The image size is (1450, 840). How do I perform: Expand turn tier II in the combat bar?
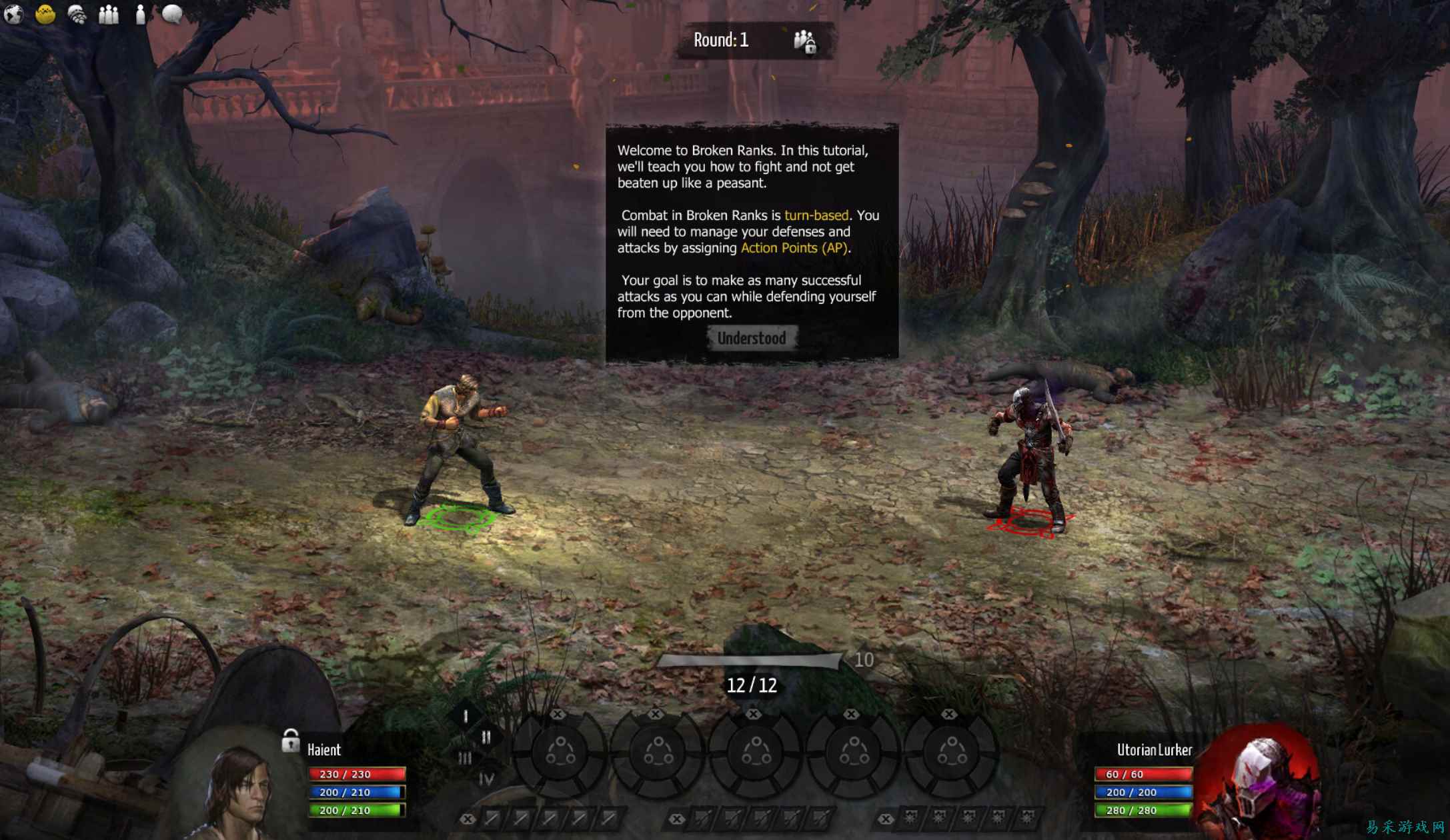pyautogui.click(x=486, y=738)
